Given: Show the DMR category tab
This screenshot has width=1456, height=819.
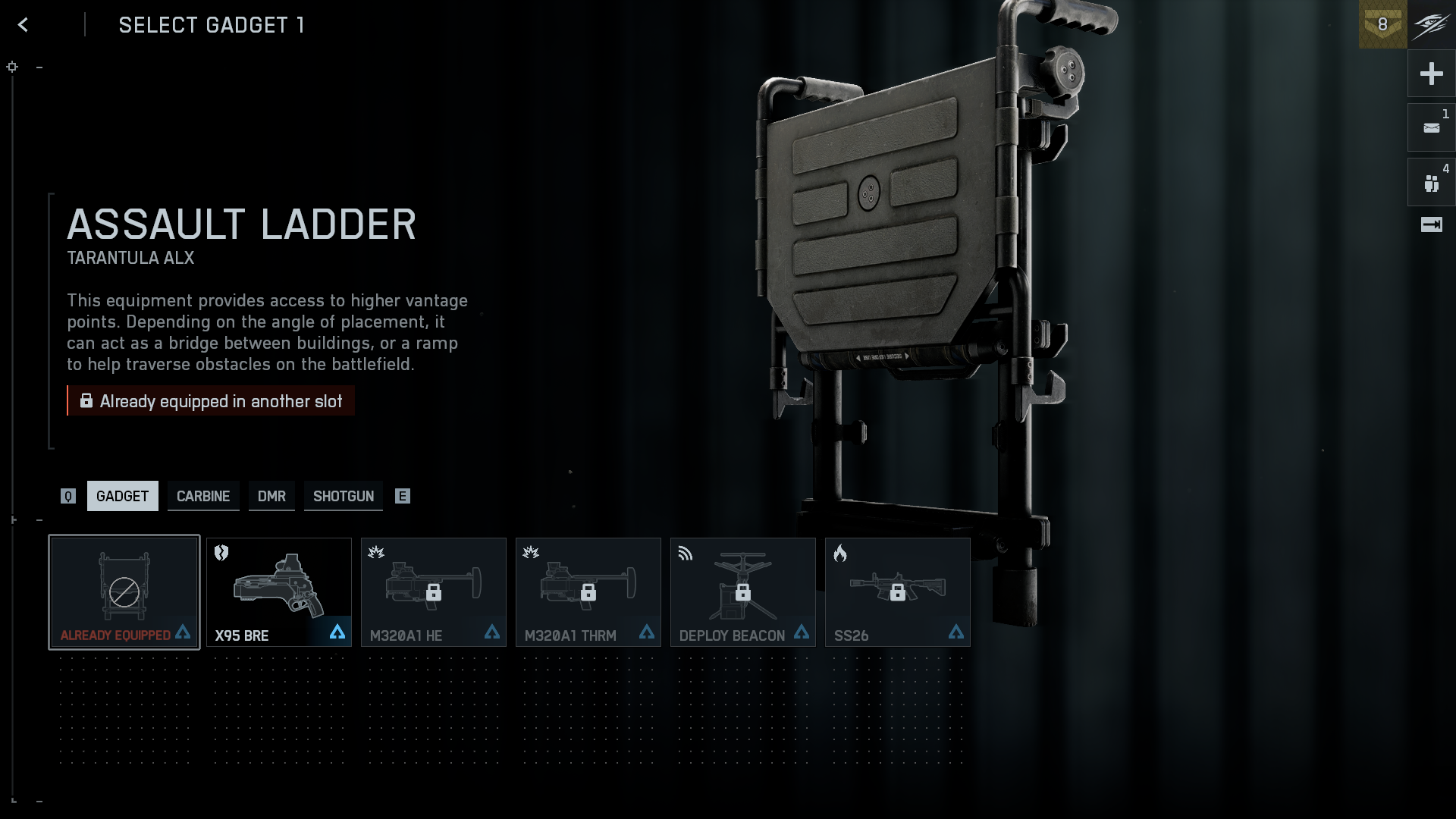Looking at the screenshot, I should (271, 496).
